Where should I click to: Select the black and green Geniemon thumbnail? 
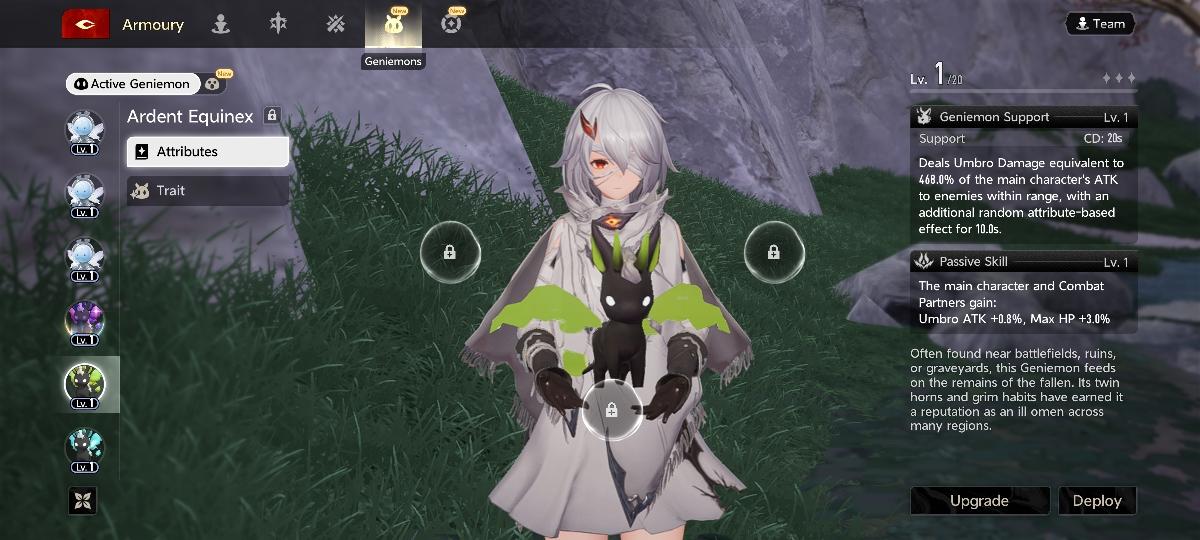85,385
